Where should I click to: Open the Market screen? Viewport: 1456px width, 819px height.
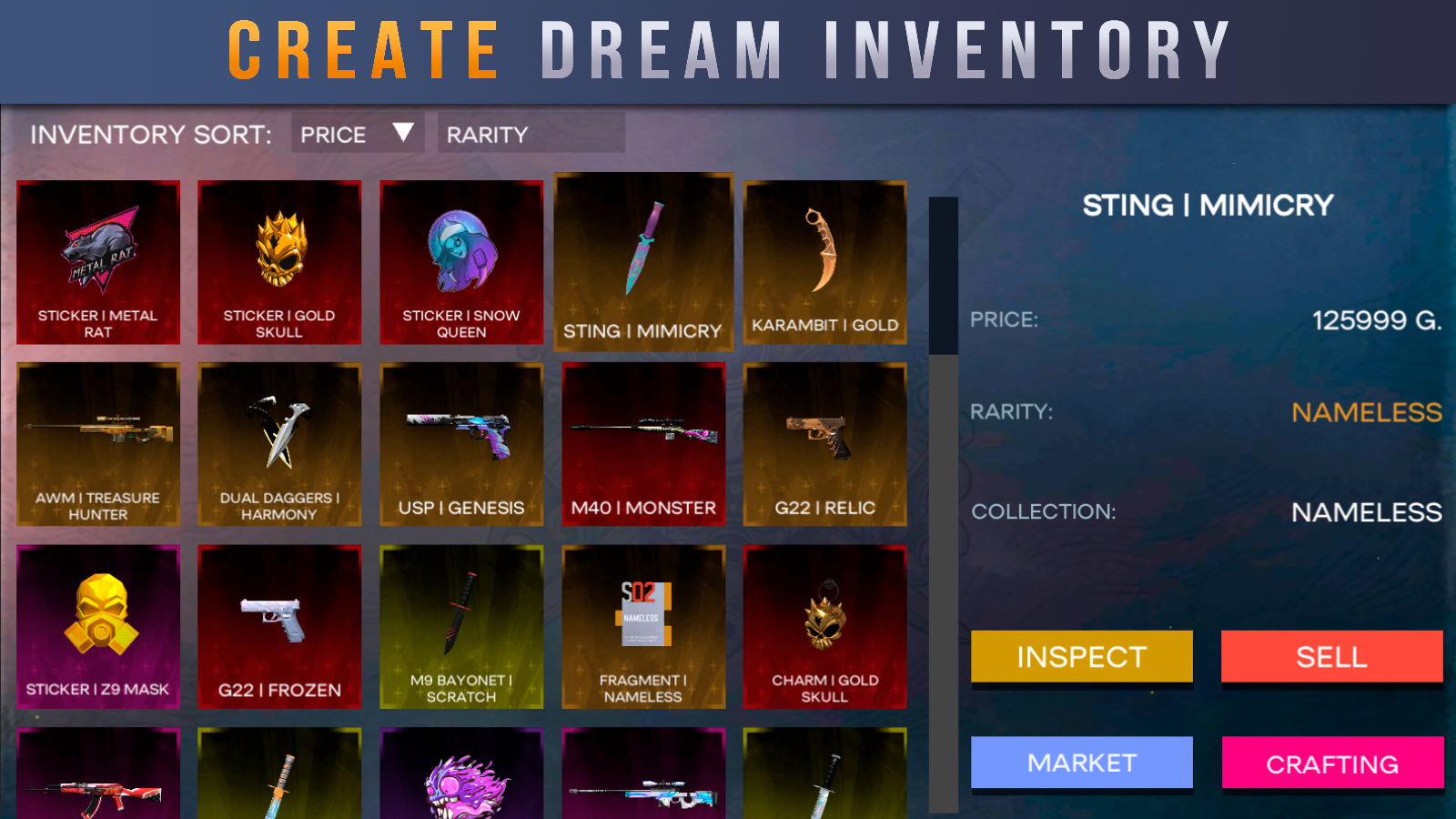pos(1081,763)
